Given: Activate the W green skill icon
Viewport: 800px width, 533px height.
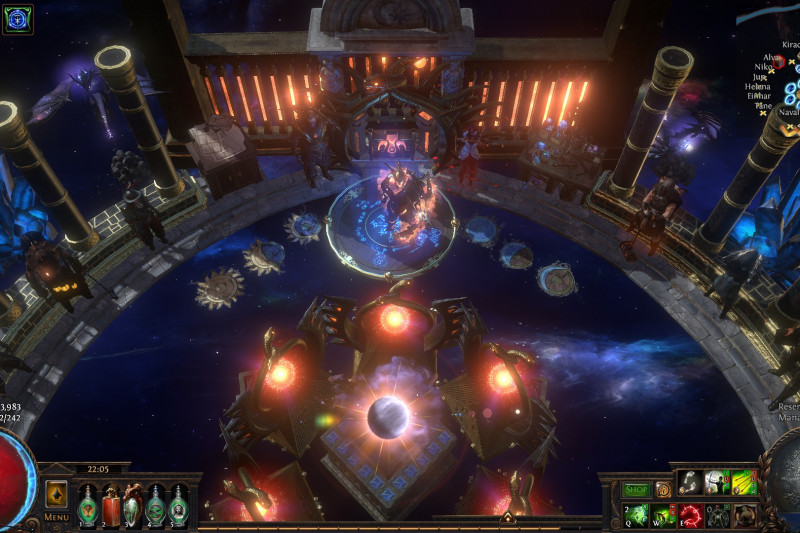Looking at the screenshot, I should [x=663, y=515].
